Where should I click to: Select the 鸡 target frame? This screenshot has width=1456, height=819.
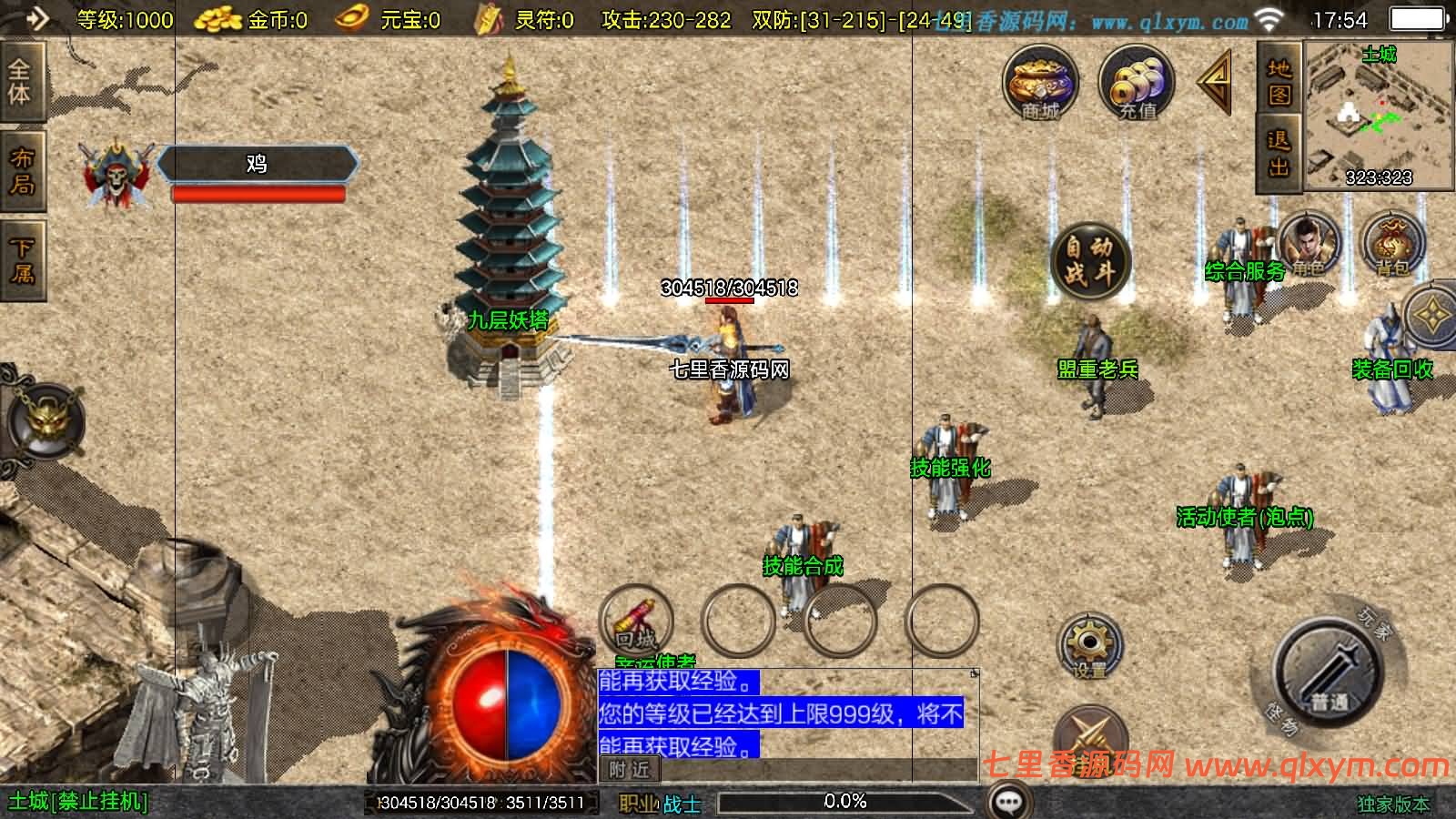(257, 165)
